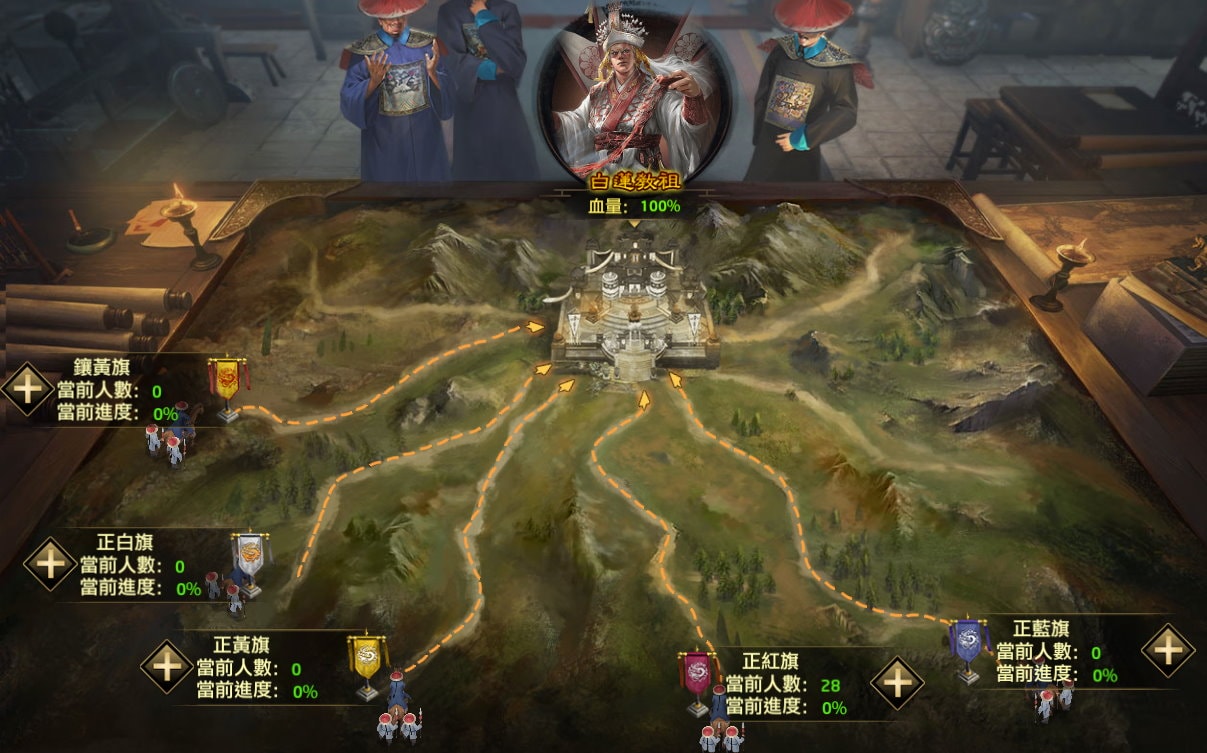This screenshot has width=1207, height=753.
Task: Join the 正紅旗 banner using its plus button
Action: (x=897, y=683)
